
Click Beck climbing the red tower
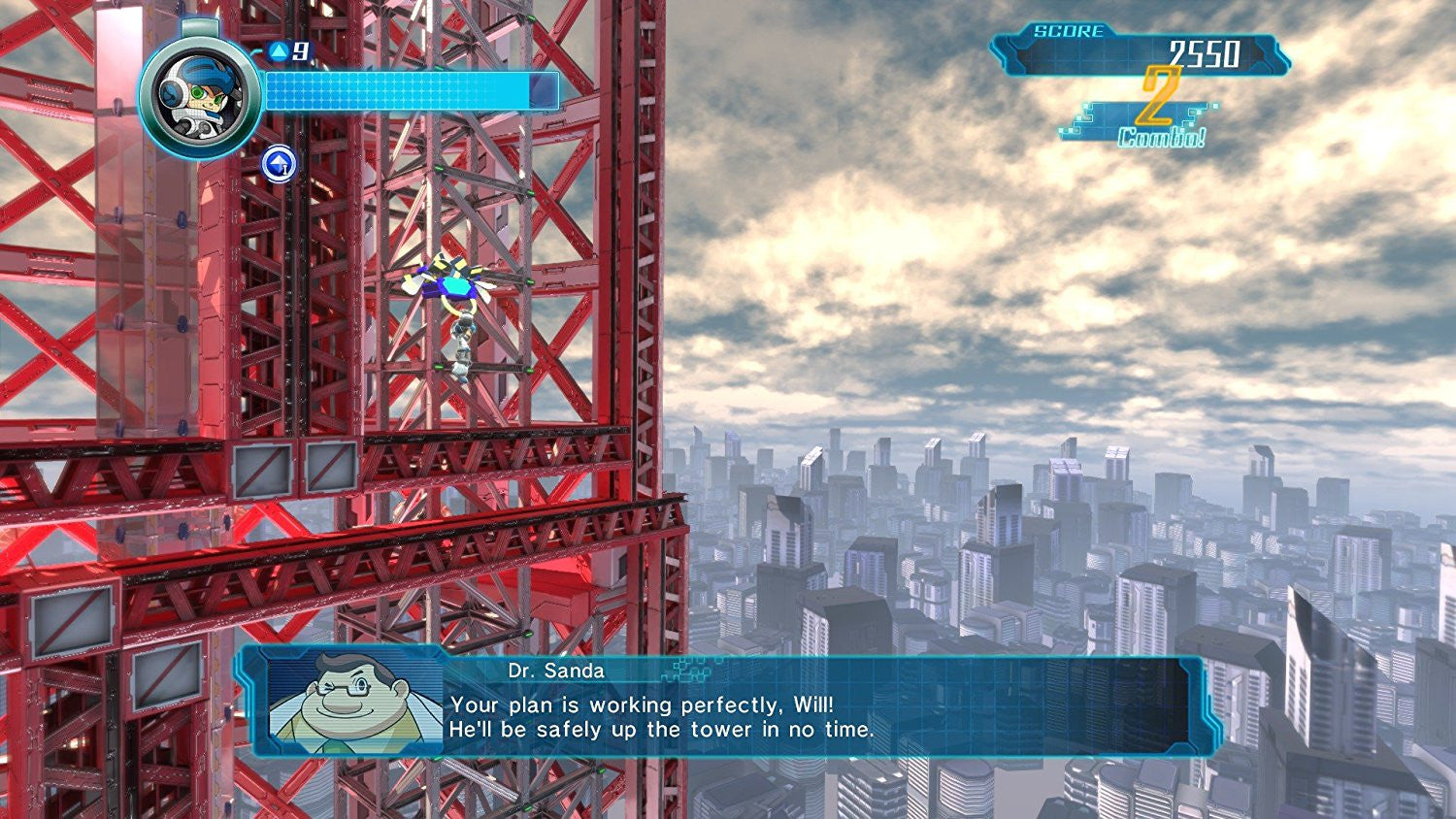(x=464, y=349)
